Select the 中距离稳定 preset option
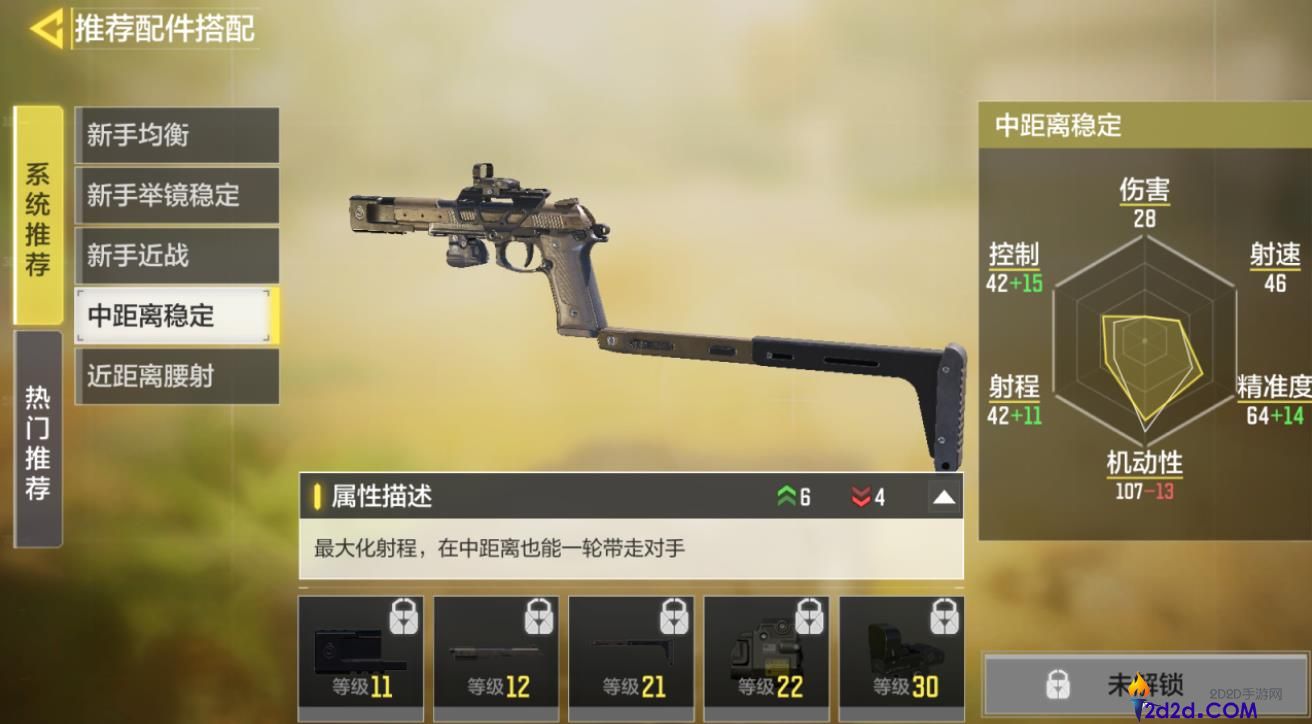 176,316
